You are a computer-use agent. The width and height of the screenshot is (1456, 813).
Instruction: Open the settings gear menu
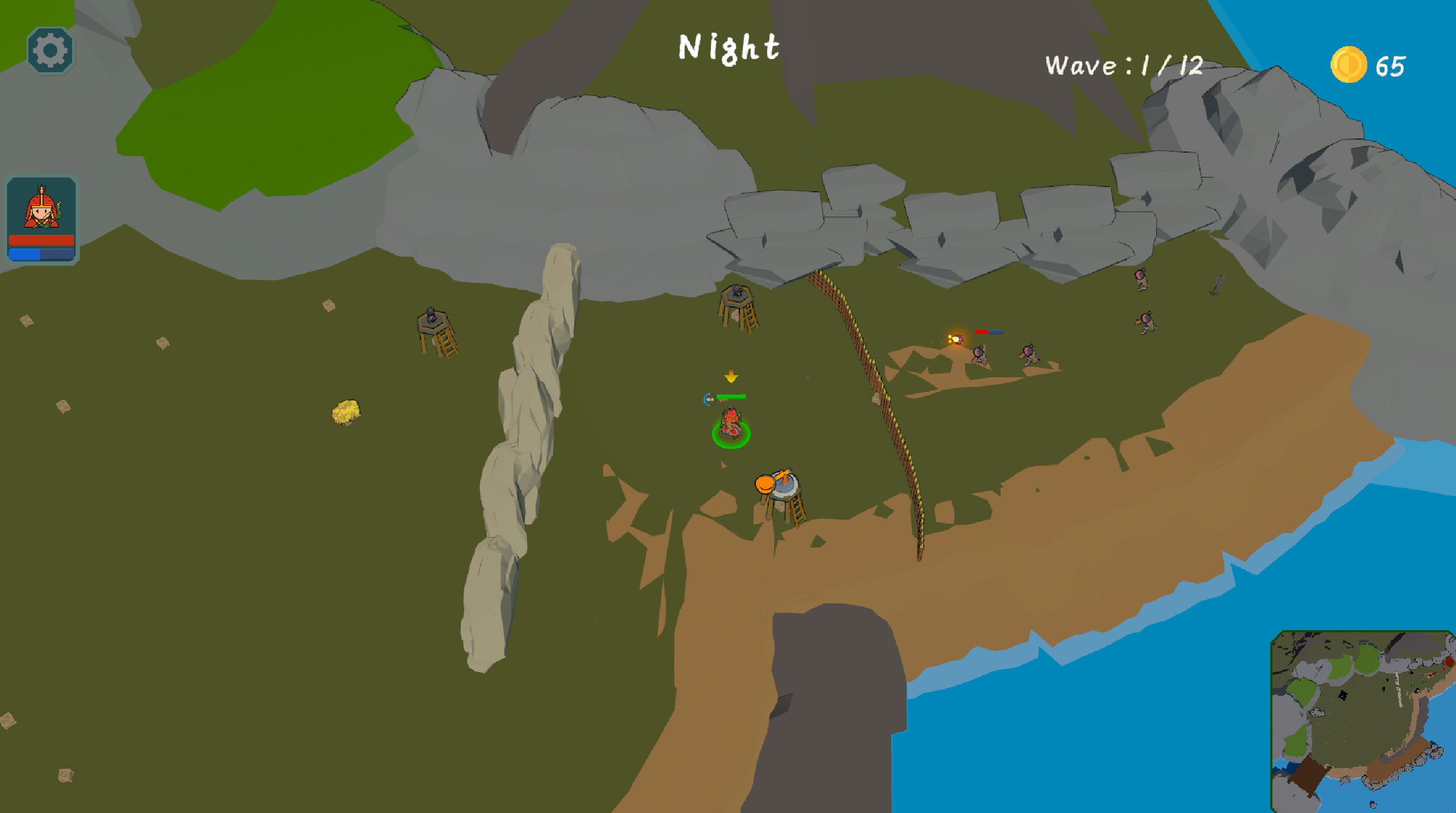click(50, 50)
